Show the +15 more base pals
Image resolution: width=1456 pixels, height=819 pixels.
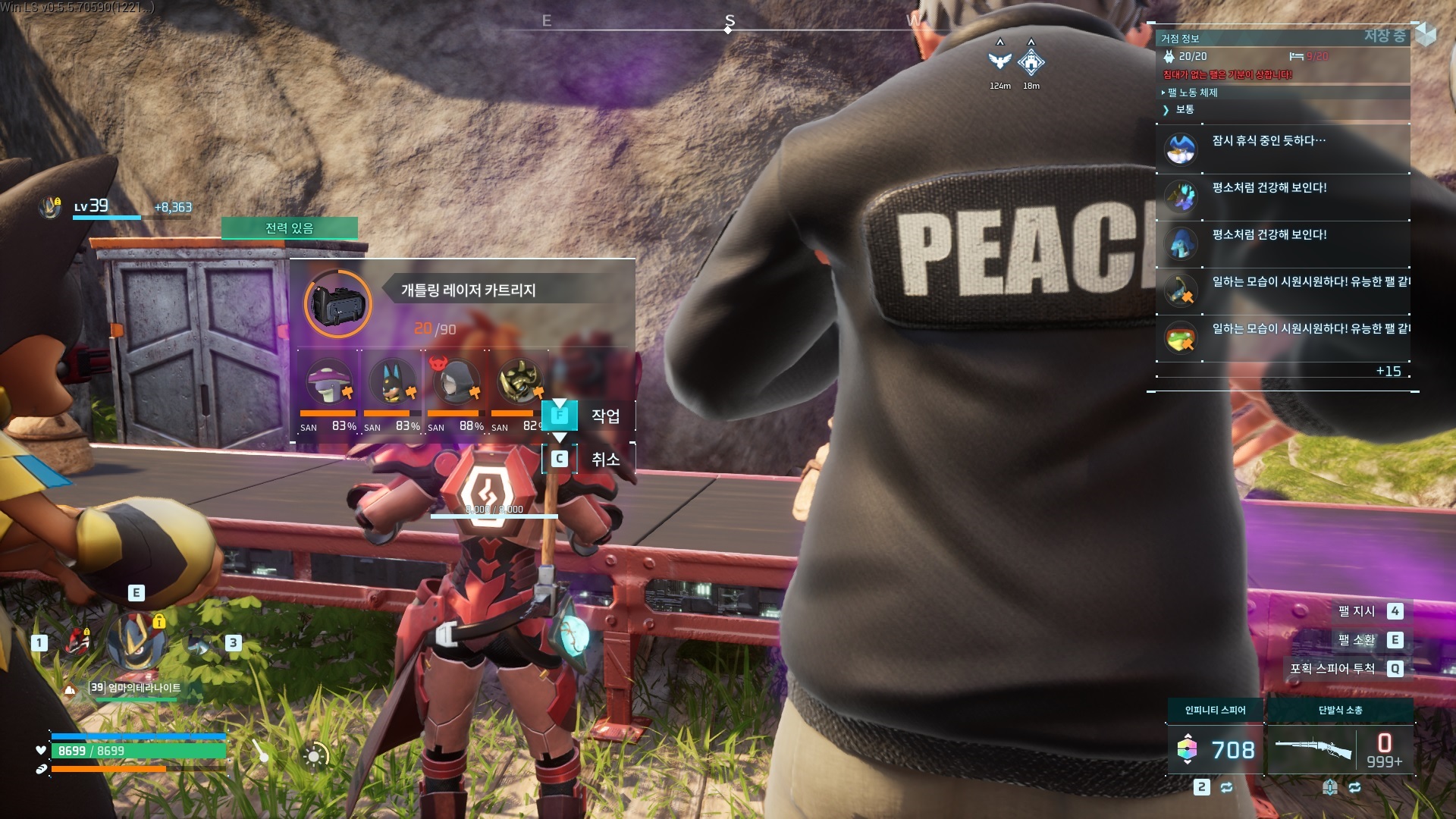[x=1388, y=371]
